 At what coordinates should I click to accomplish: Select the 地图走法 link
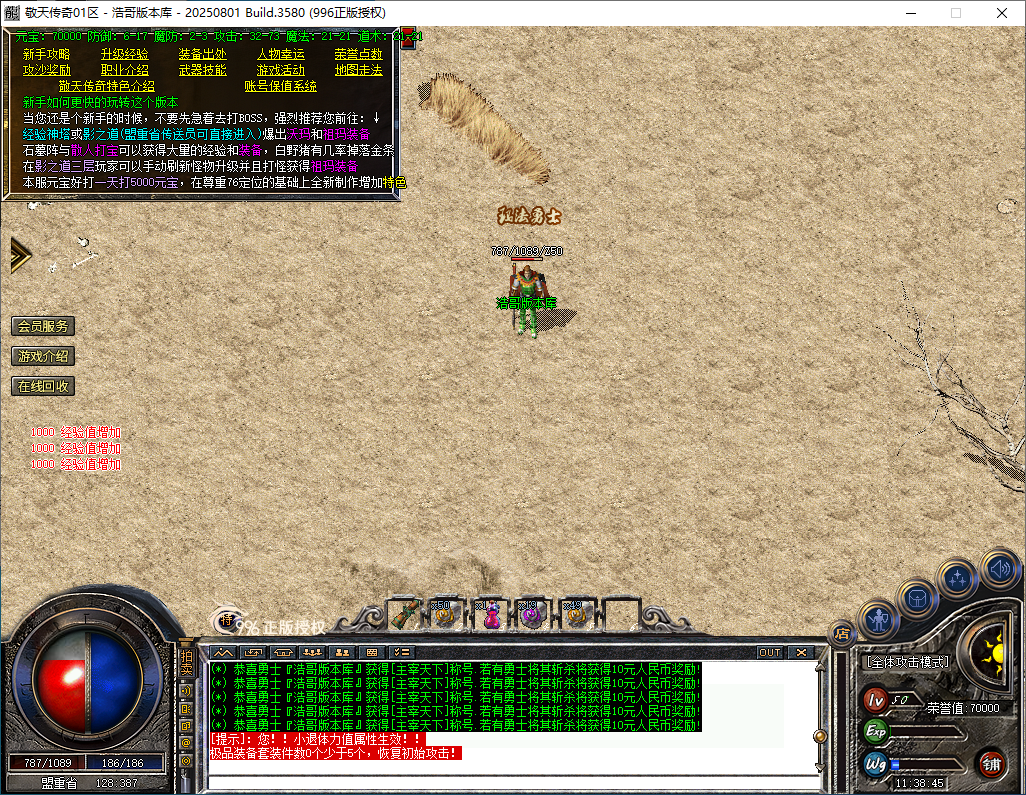[x=358, y=70]
